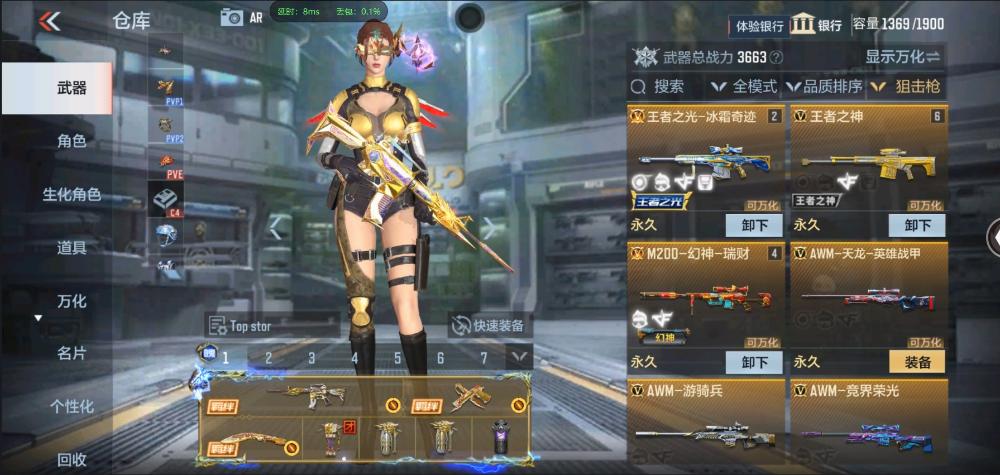Open the 回收 tab
Image resolution: width=1000 pixels, height=475 pixels.
[71, 459]
